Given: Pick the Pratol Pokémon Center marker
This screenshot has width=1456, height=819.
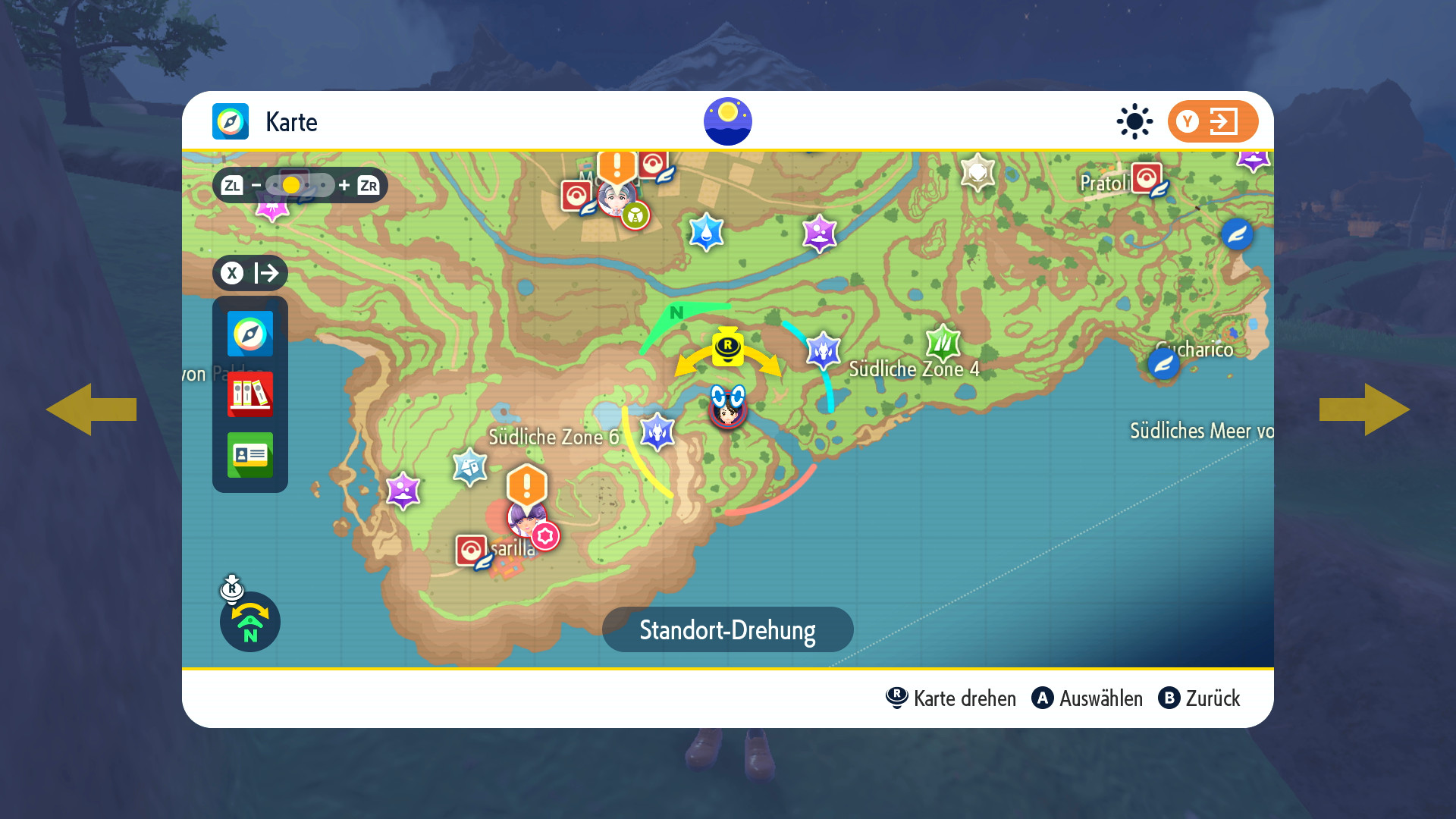Looking at the screenshot, I should coord(1147,179).
